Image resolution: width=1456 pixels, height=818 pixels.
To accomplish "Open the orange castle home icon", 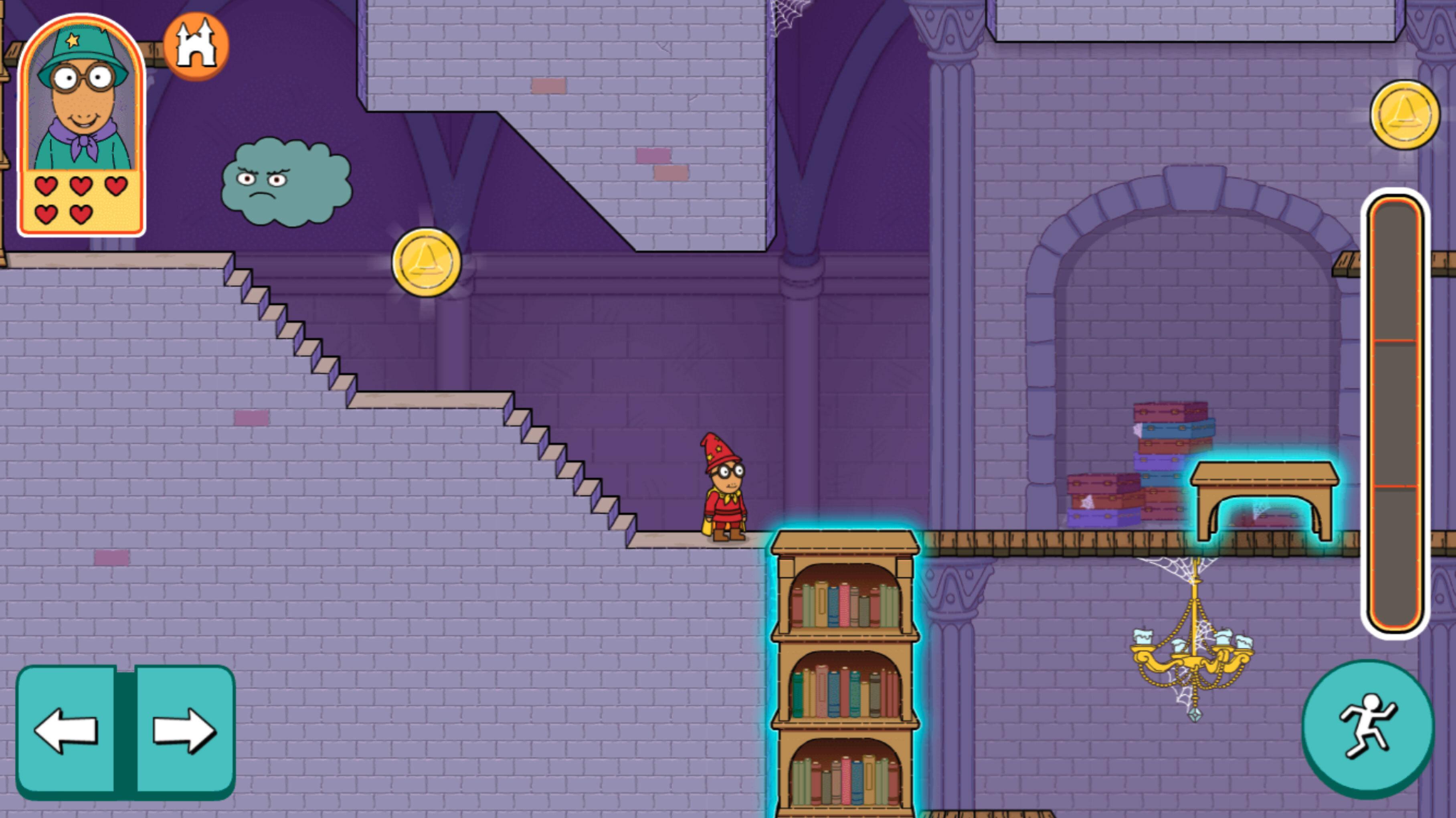I will click(x=196, y=46).
